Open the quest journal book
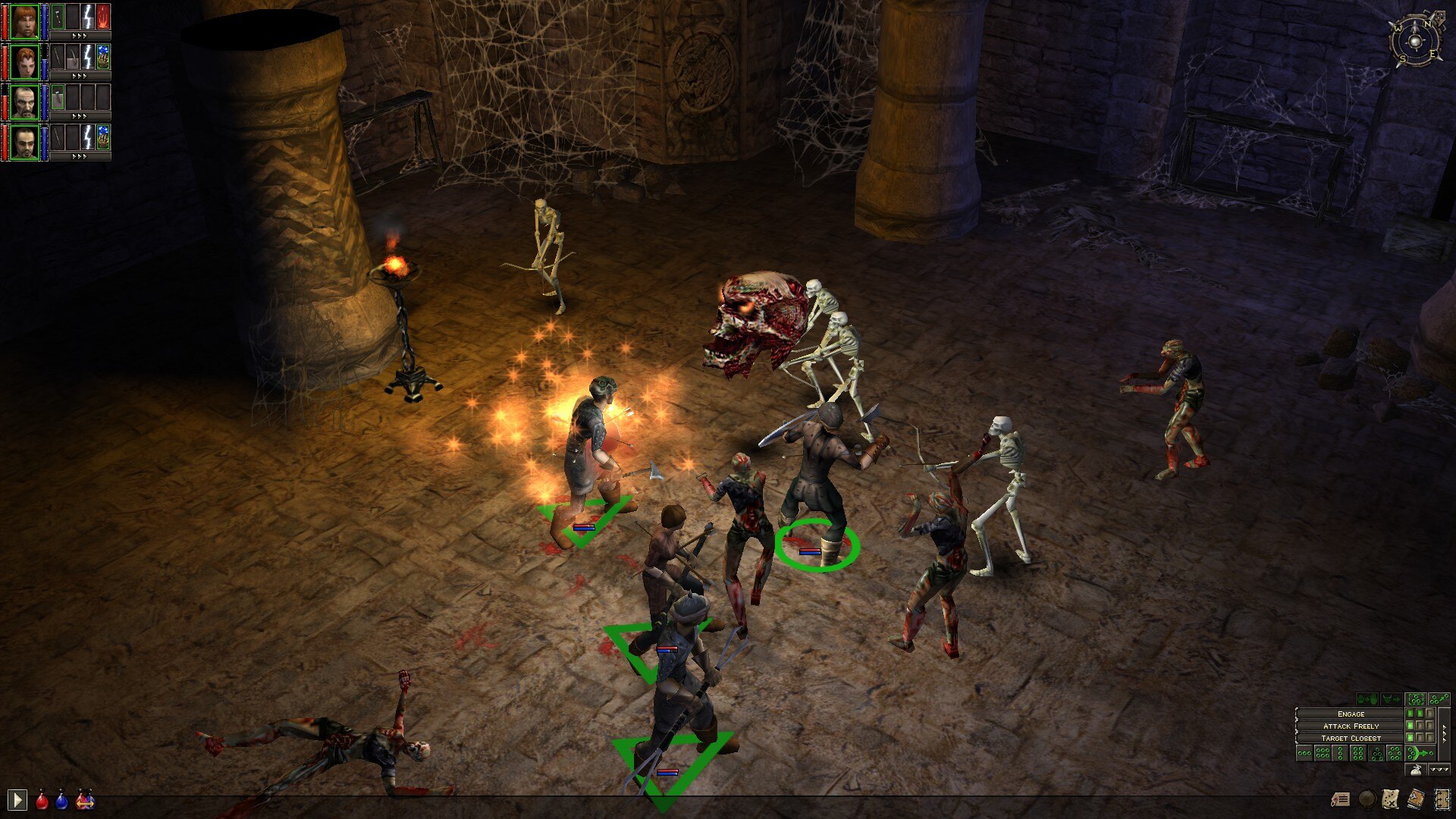Viewport: 1456px width, 819px height. click(1415, 799)
